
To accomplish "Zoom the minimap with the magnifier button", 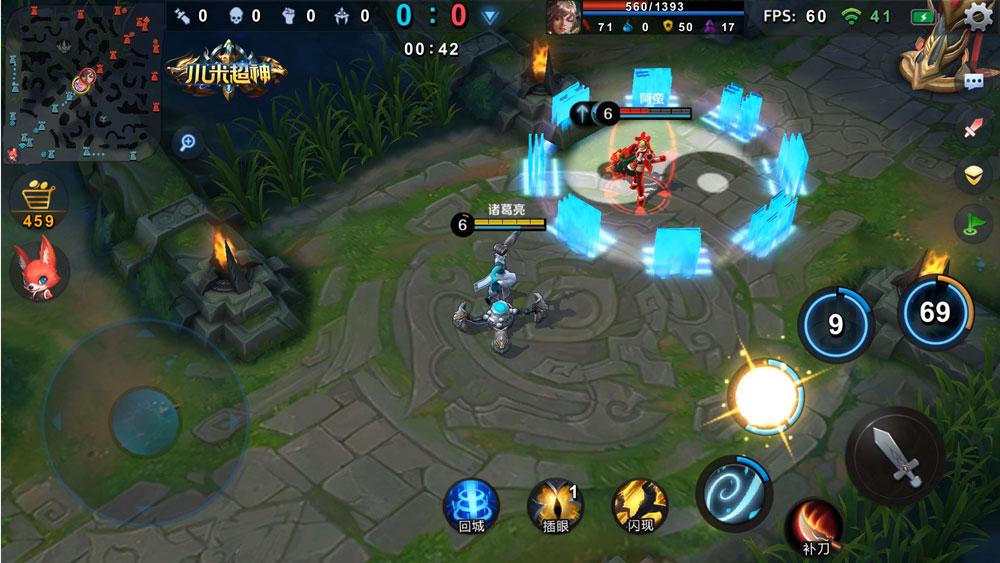I will [x=186, y=142].
